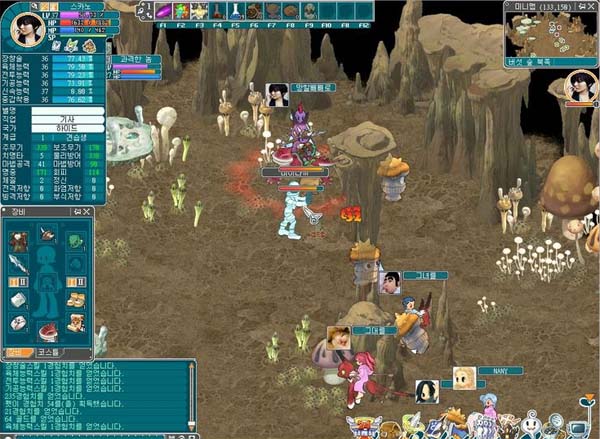The width and height of the screenshot is (600, 439).
Task: Select the red belt equipment slot
Action: 47,330
